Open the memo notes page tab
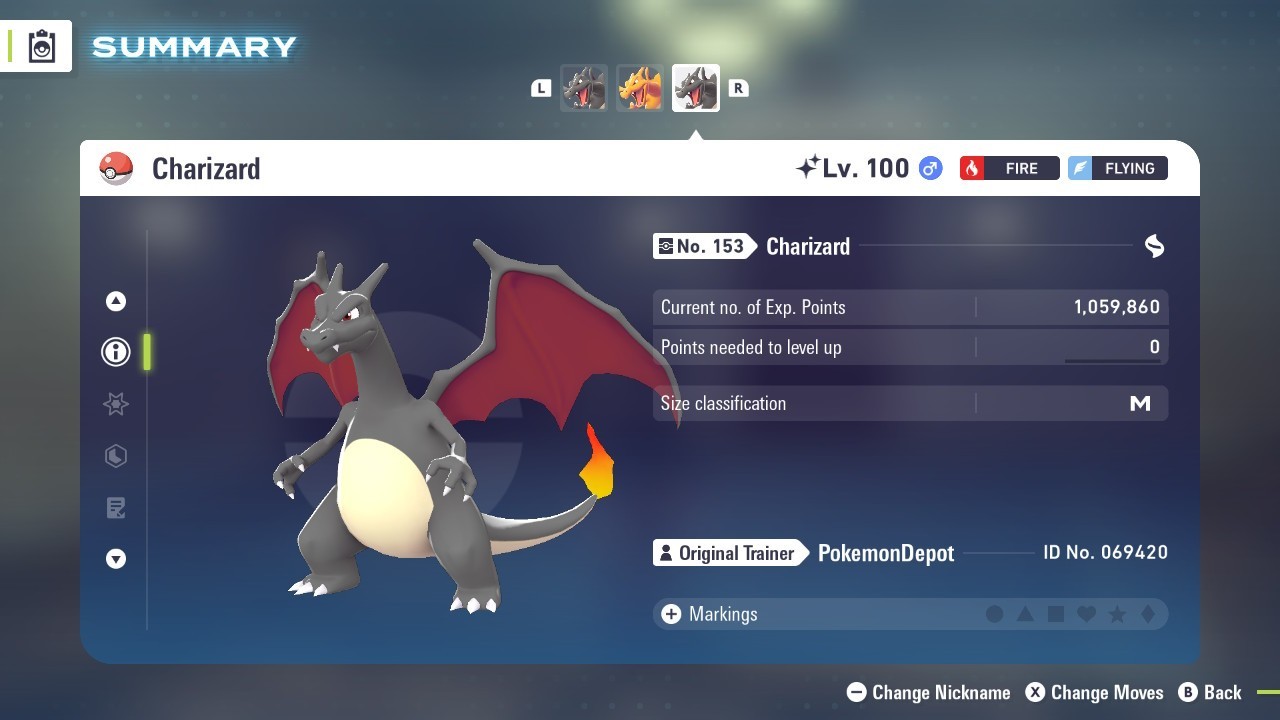 pos(116,508)
